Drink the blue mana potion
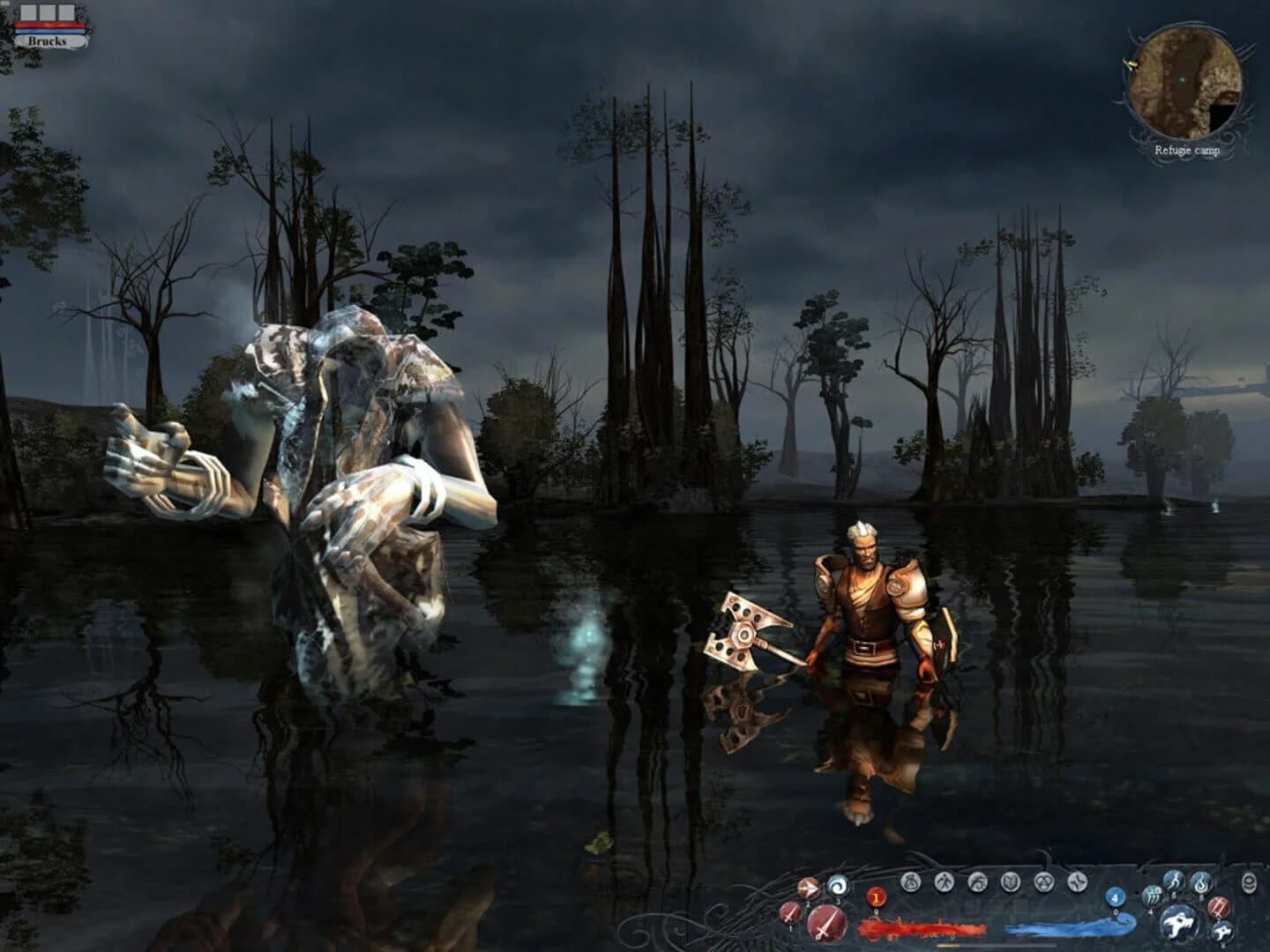1270x952 pixels. pyautogui.click(x=1114, y=898)
